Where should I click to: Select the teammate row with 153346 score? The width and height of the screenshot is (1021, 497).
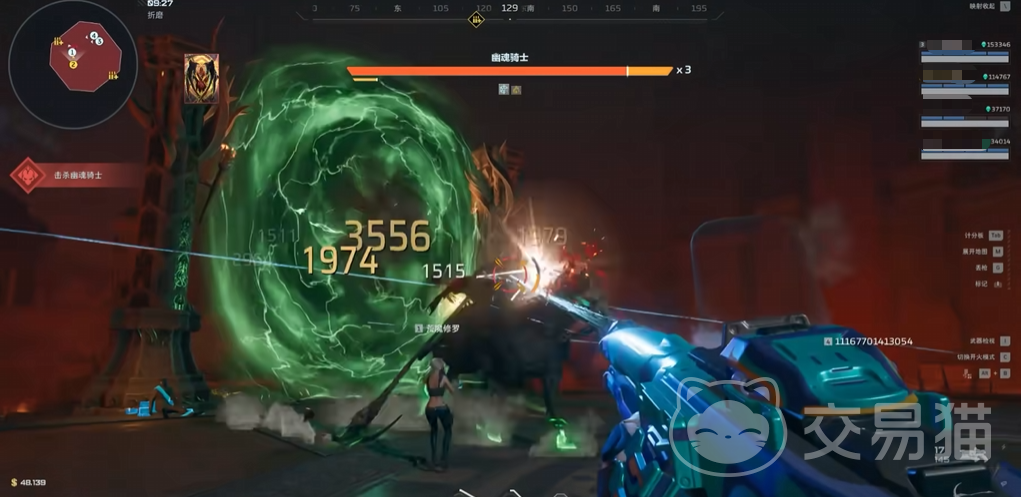(x=965, y=48)
